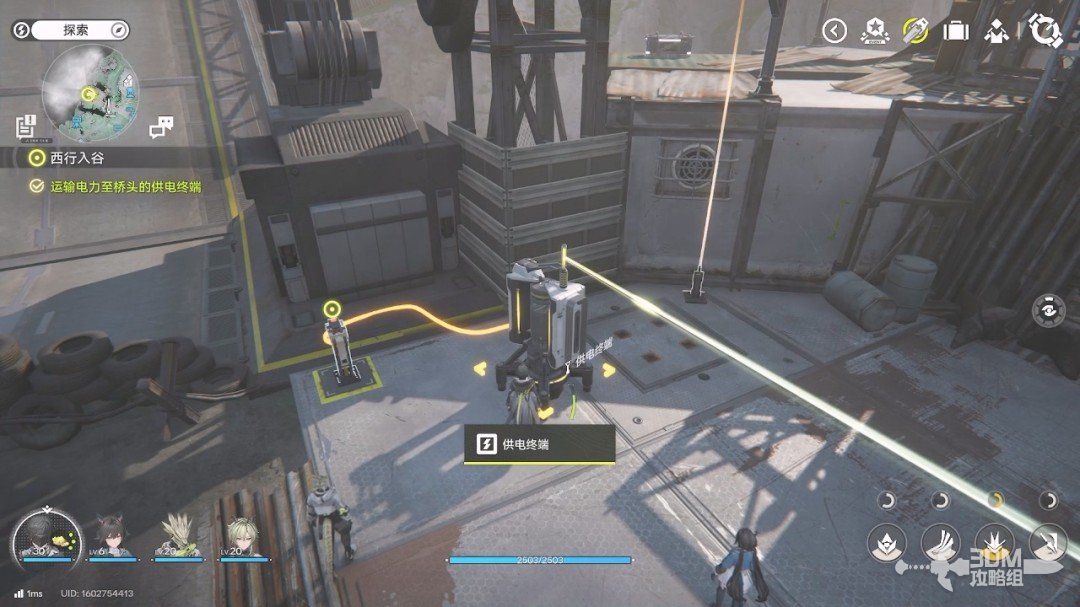
Task: Open the chat speech-bubble icon
Action: click(161, 127)
